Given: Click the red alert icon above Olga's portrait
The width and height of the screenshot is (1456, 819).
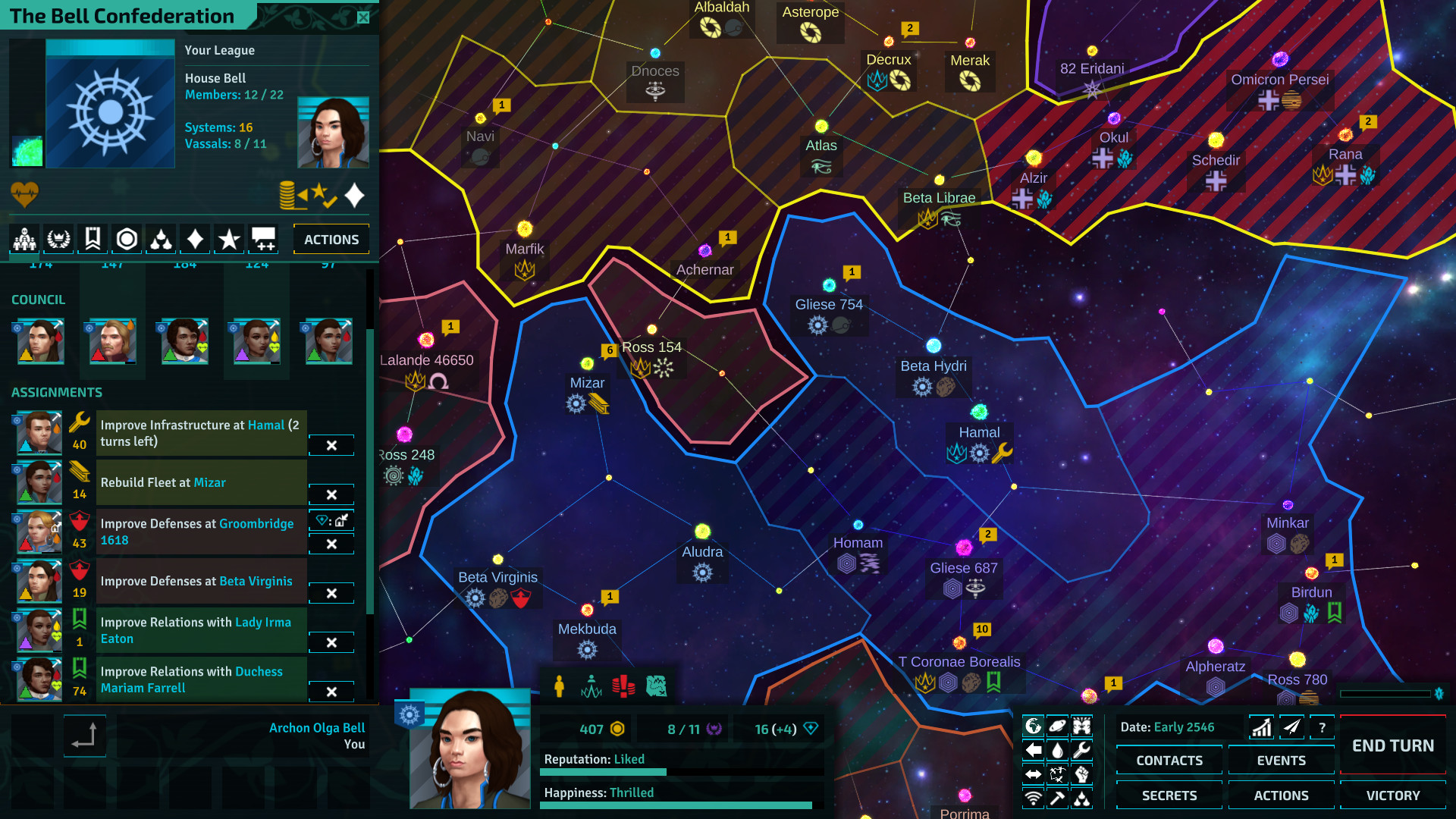Looking at the screenshot, I should point(623,686).
